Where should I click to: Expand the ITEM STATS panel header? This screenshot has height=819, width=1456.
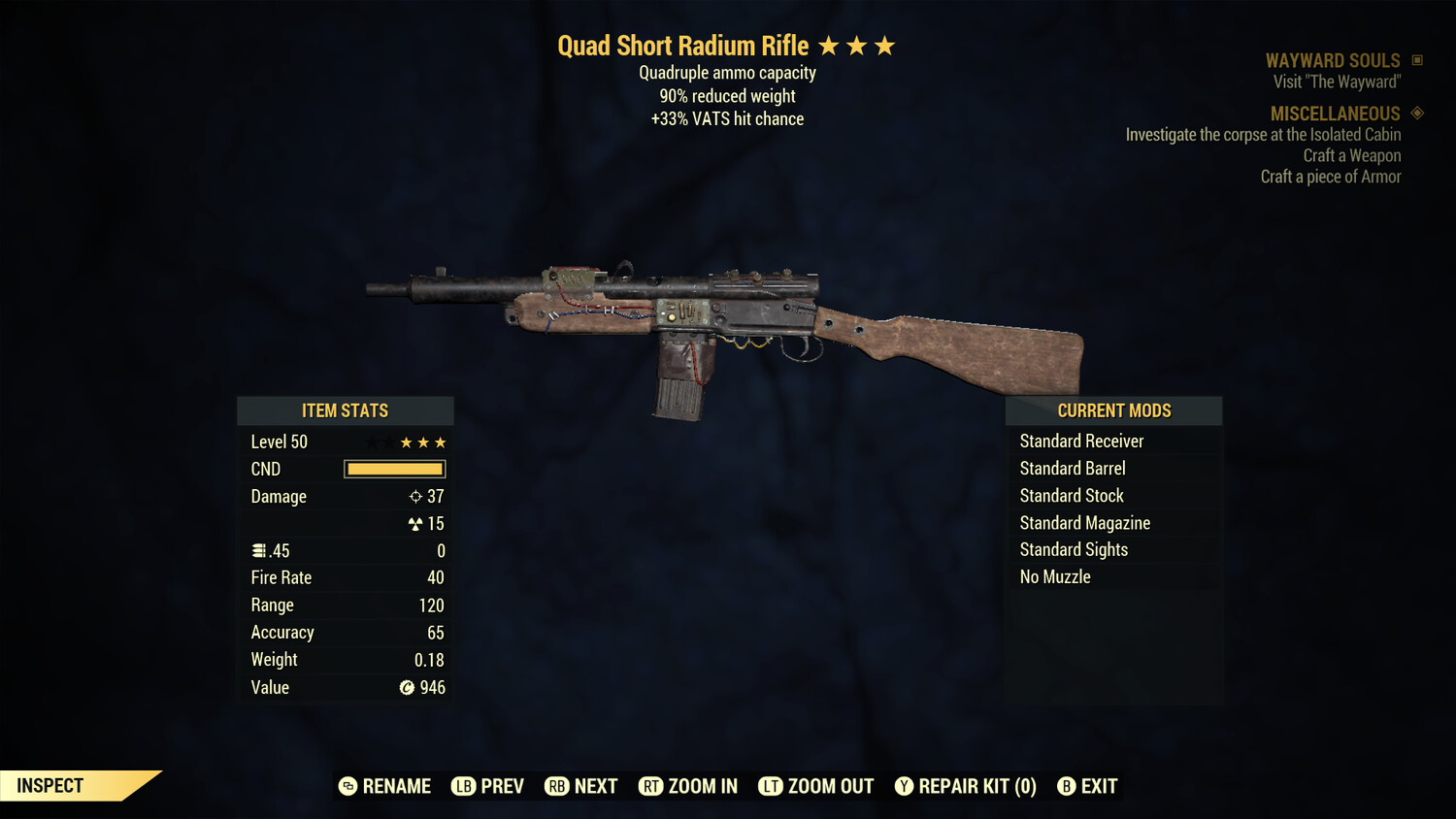345,410
